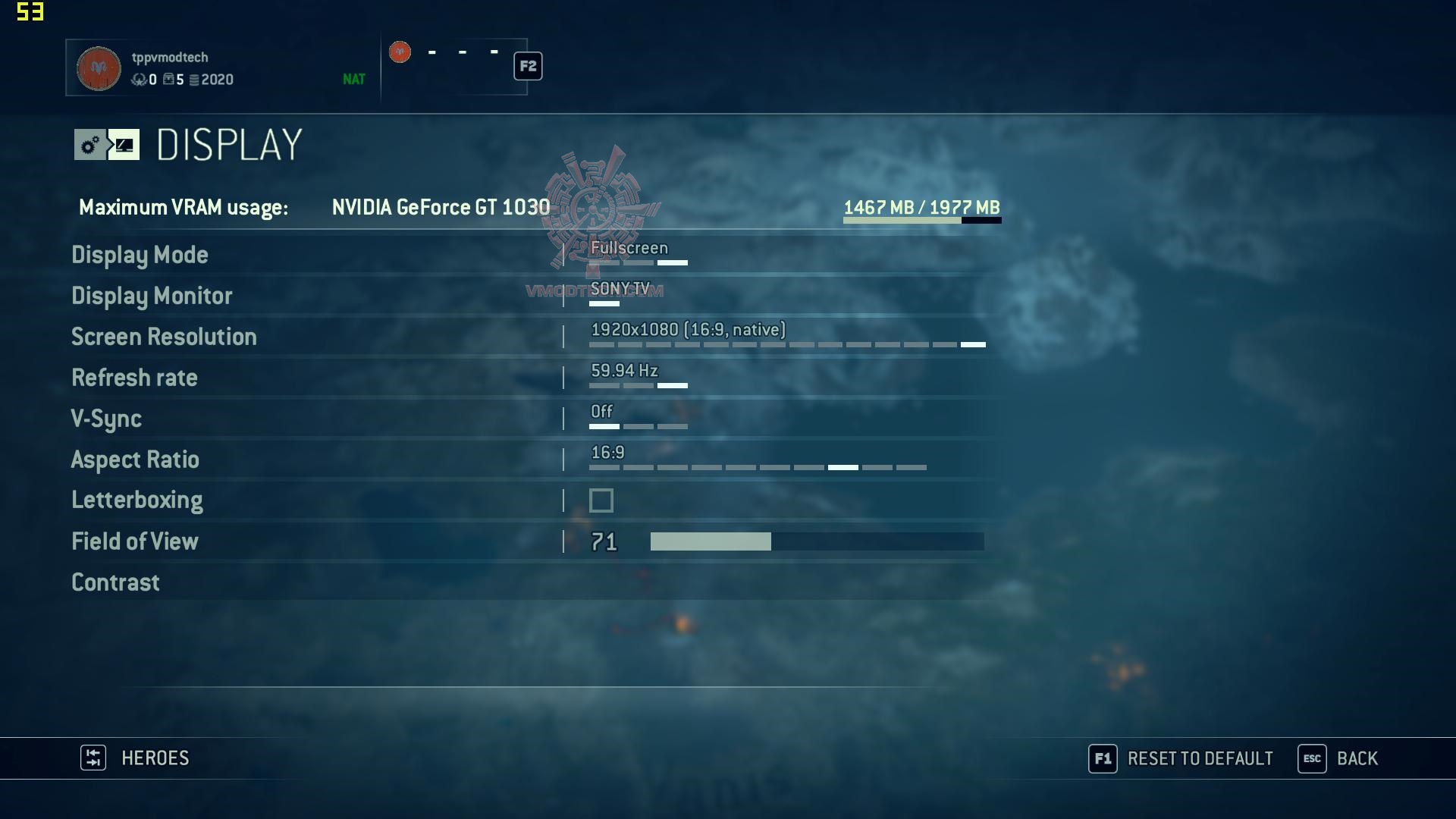Select the Display Mode setting row
This screenshot has height=819, width=1456.
pyautogui.click(x=140, y=256)
